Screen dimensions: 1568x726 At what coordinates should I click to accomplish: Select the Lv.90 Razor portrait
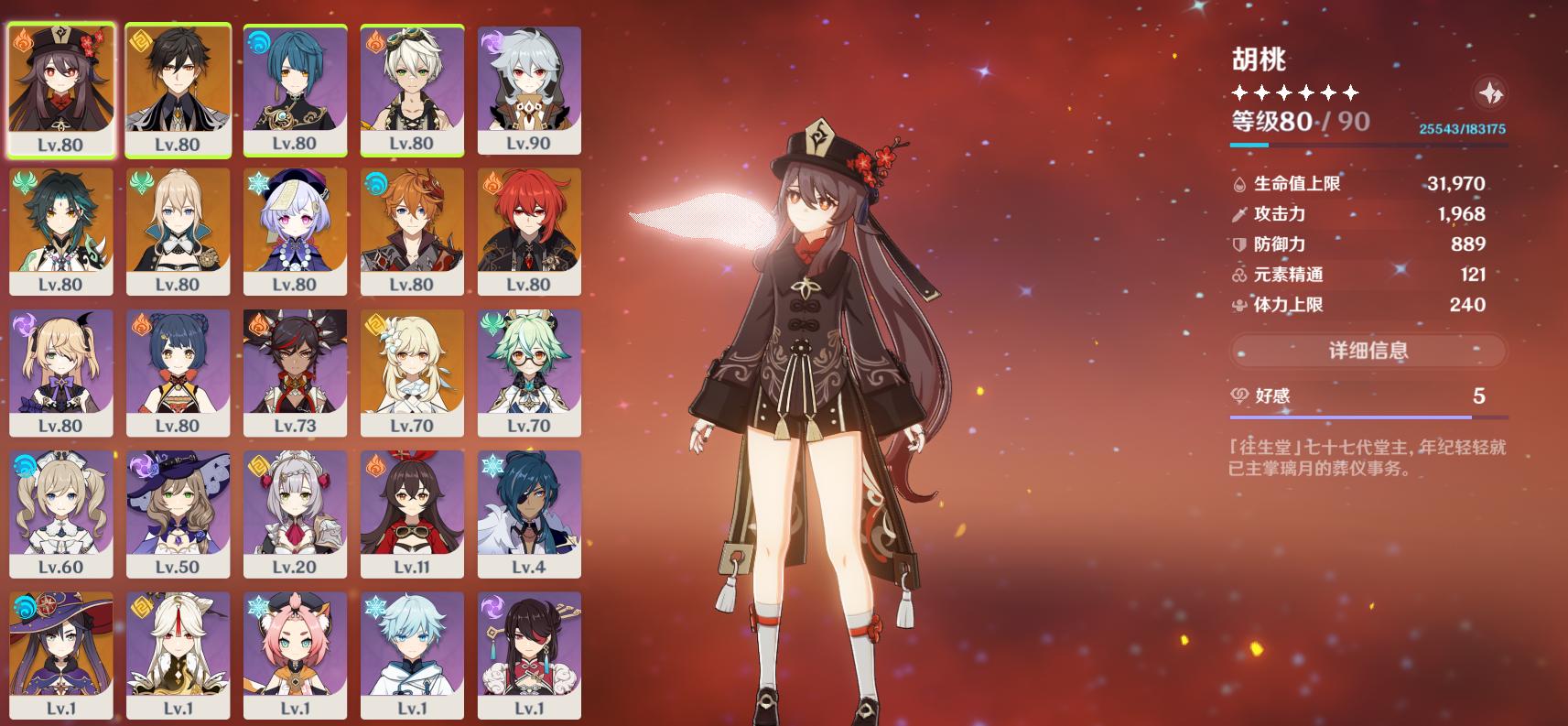[529, 90]
